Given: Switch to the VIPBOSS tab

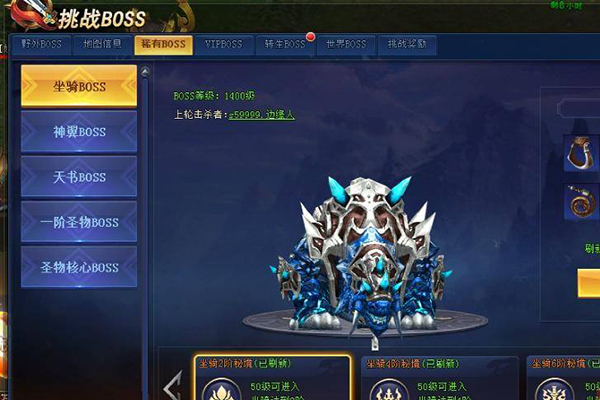Looking at the screenshot, I should (x=224, y=45).
